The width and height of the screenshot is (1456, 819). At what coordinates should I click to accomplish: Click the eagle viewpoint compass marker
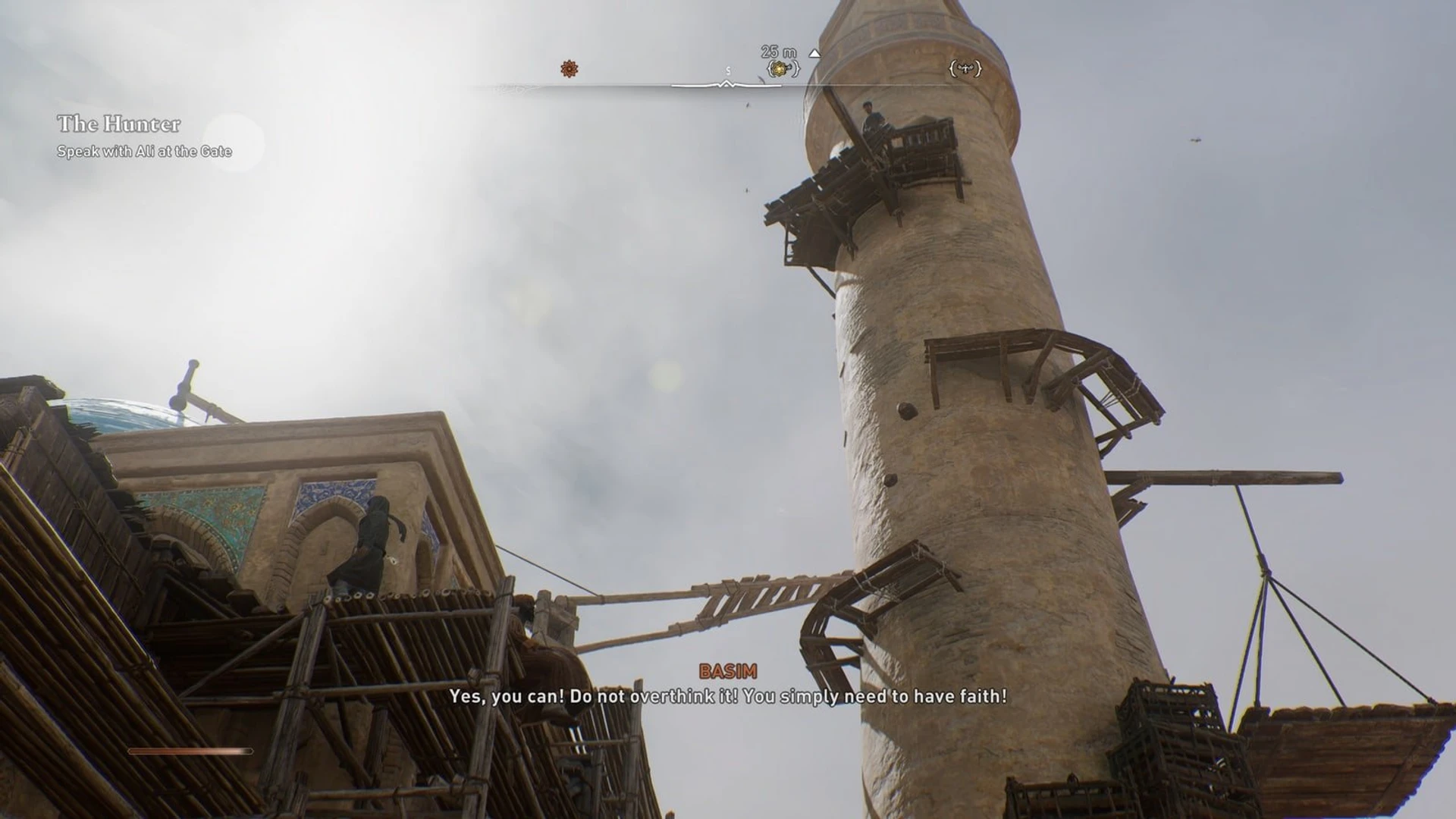point(965,69)
